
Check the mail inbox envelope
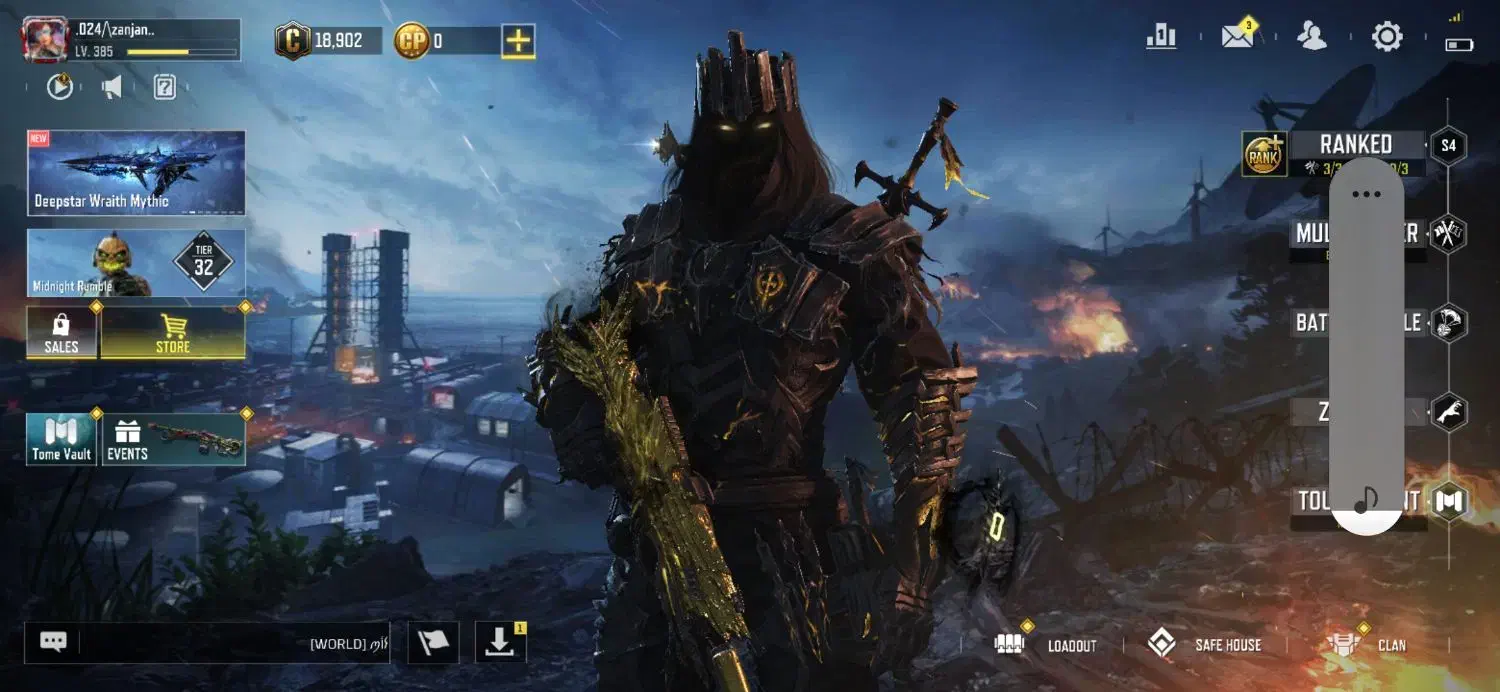1237,37
